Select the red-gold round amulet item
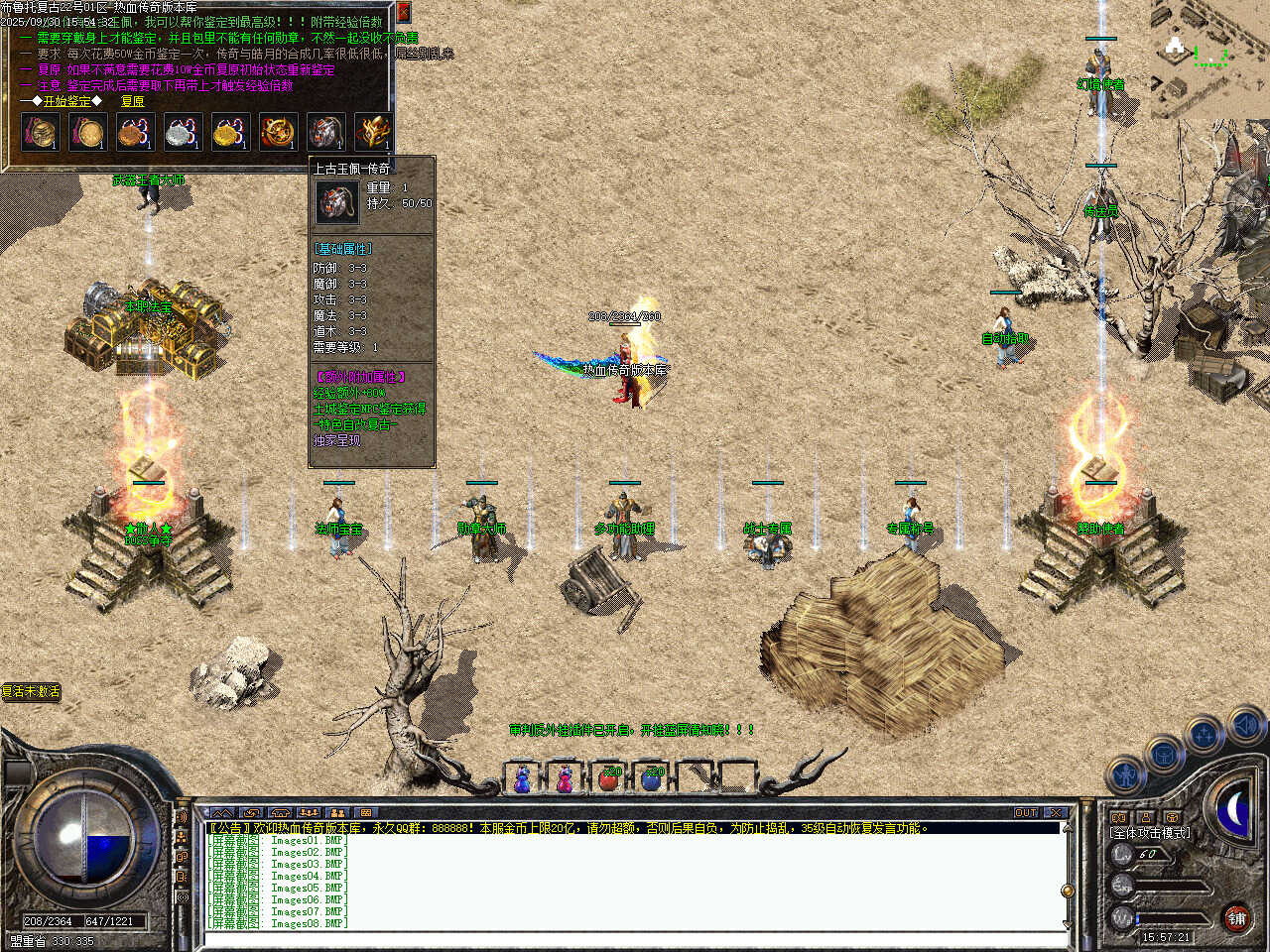Screen dimensions: 1270x952 pyautogui.click(x=278, y=132)
